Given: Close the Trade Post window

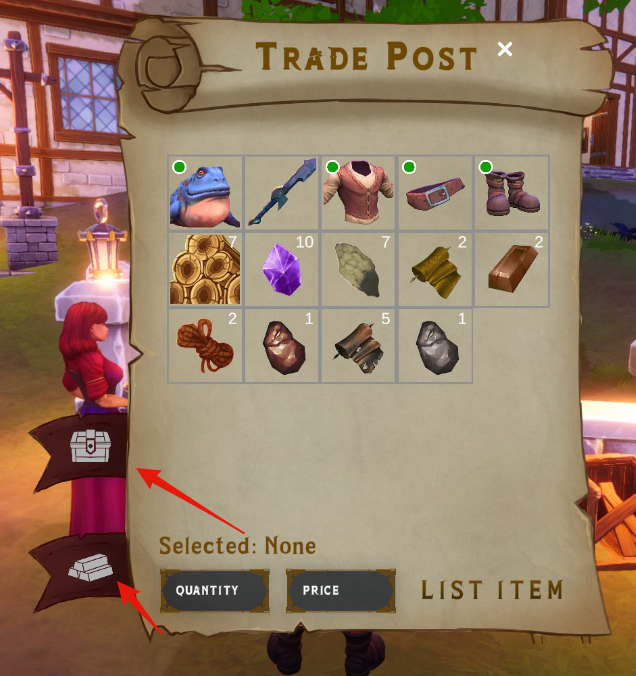Looking at the screenshot, I should coord(505,49).
